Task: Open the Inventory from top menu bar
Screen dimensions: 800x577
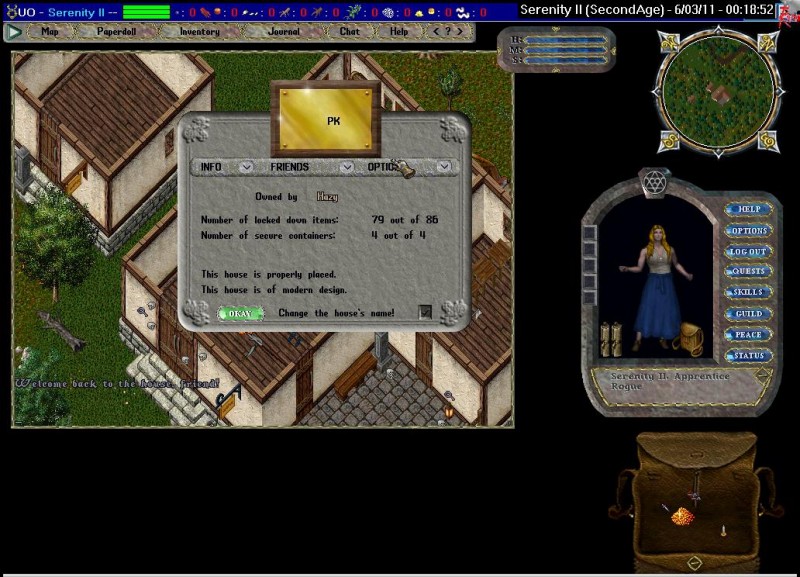Action: (x=200, y=31)
